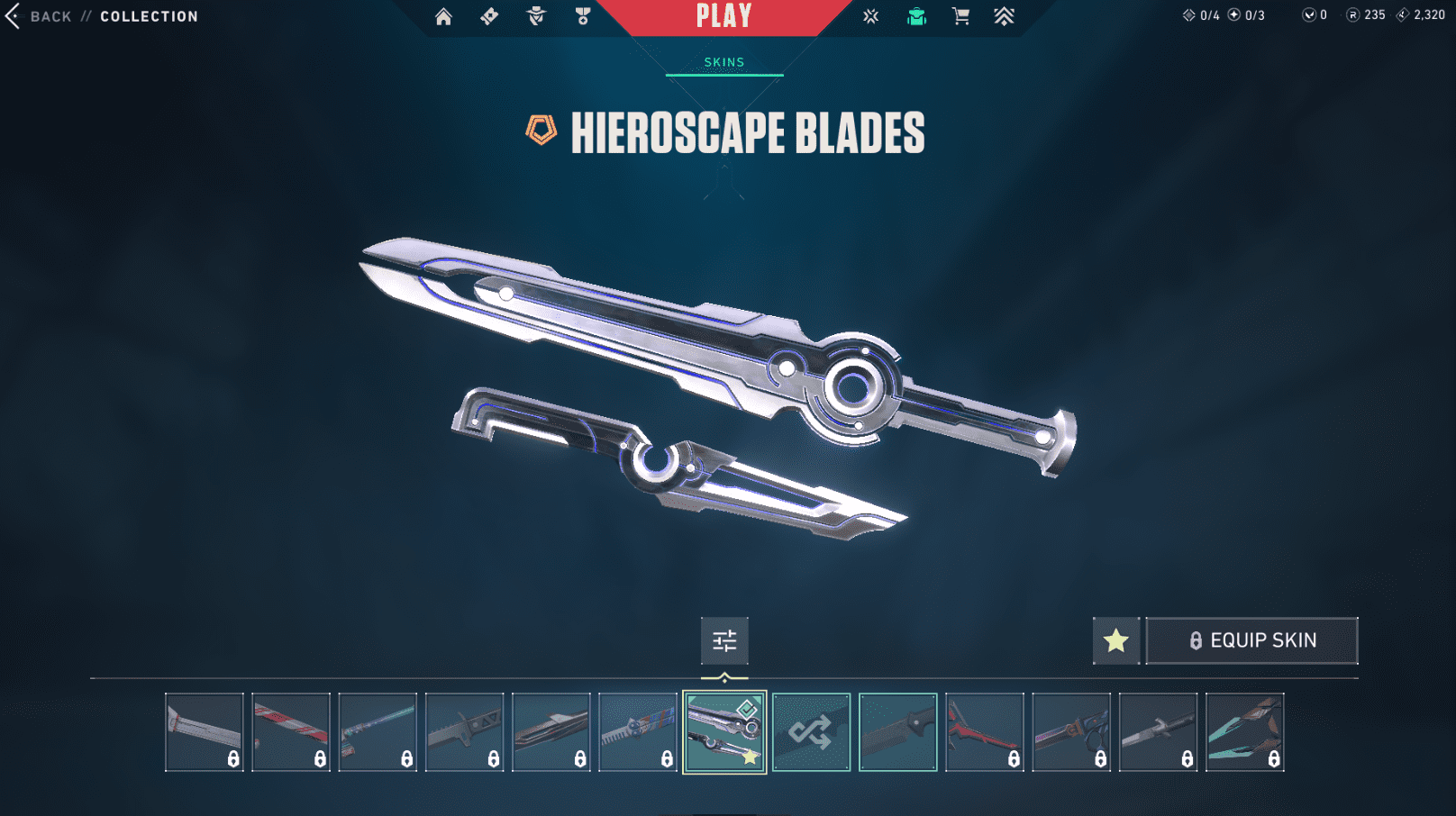Viewport: 1456px width, 816px height.
Task: Open the Home screen icon
Action: coord(443,16)
